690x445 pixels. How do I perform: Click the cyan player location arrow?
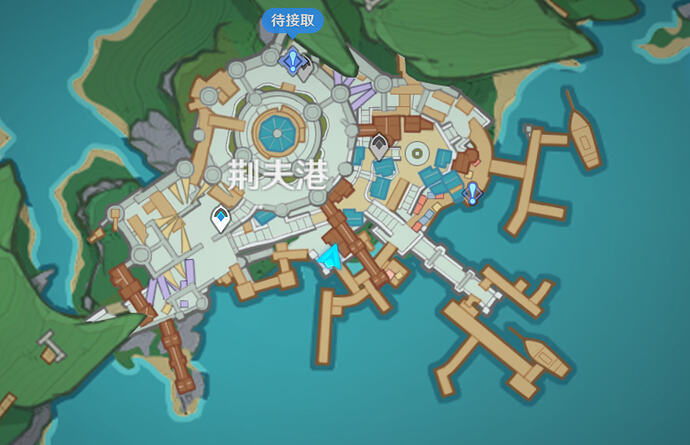[x=330, y=260]
